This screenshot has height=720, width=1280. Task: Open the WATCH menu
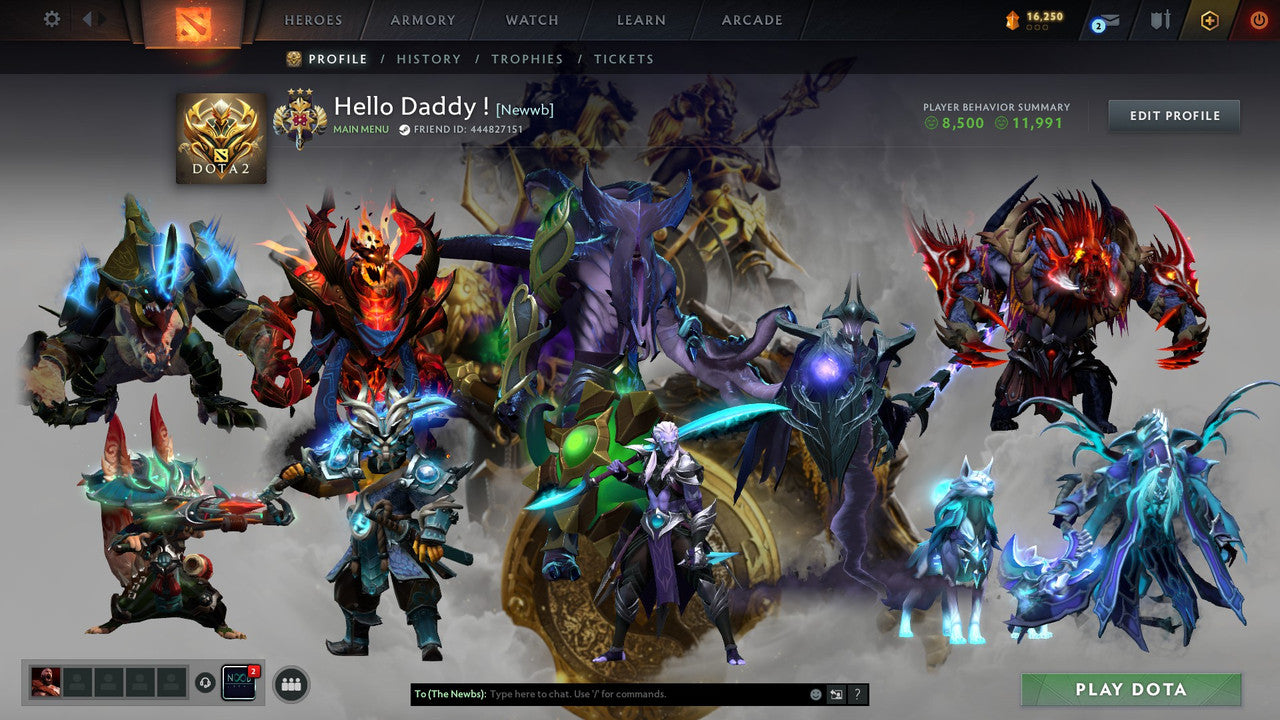[x=531, y=20]
